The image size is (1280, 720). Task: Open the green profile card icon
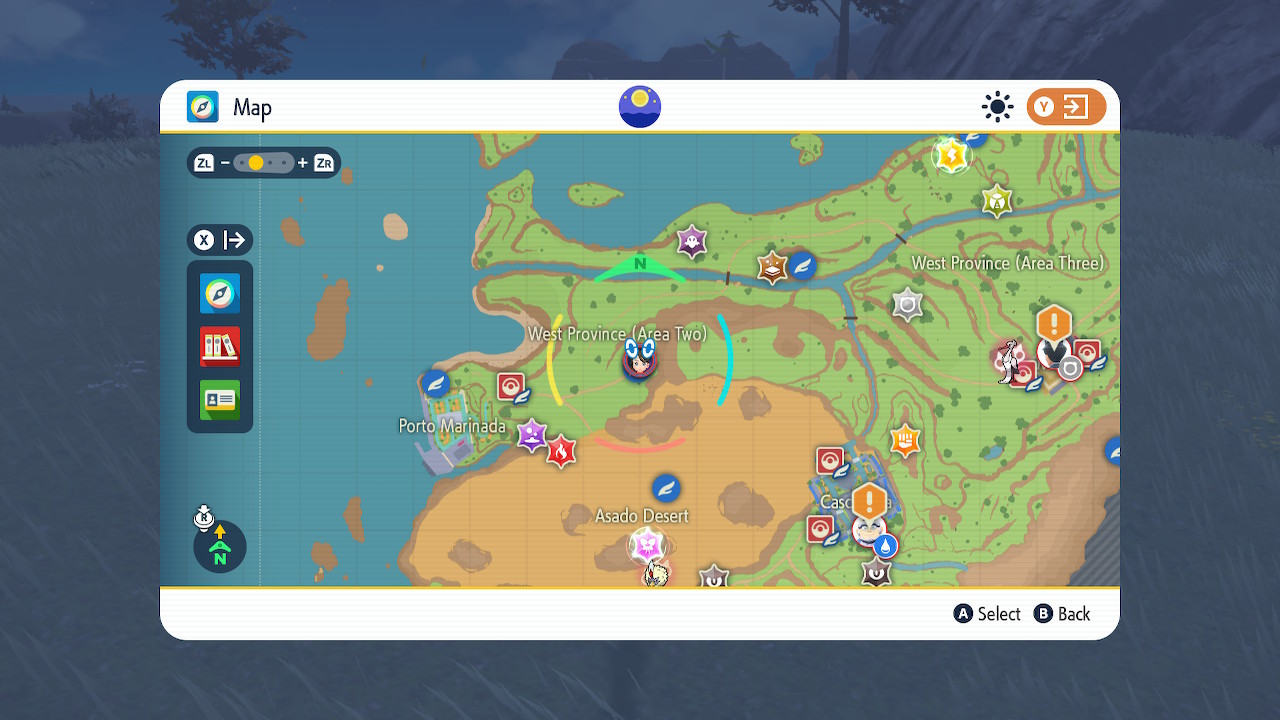220,400
